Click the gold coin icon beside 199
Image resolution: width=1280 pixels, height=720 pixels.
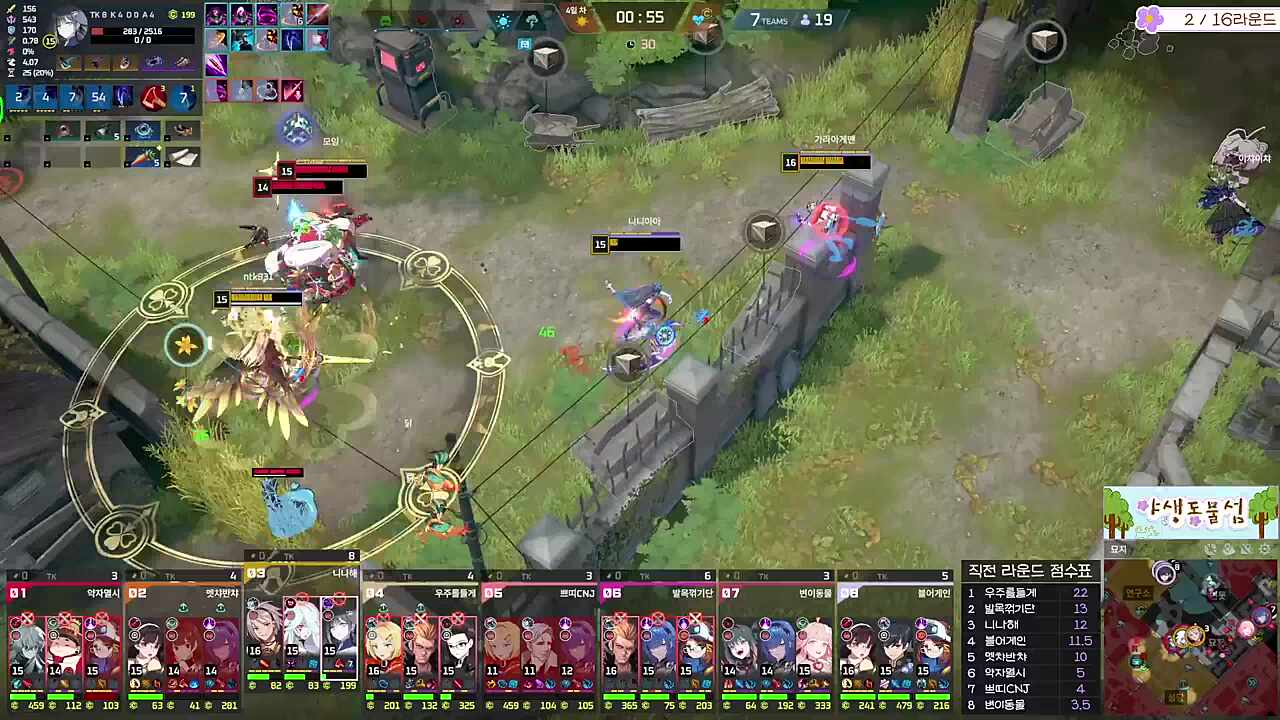coord(172,15)
